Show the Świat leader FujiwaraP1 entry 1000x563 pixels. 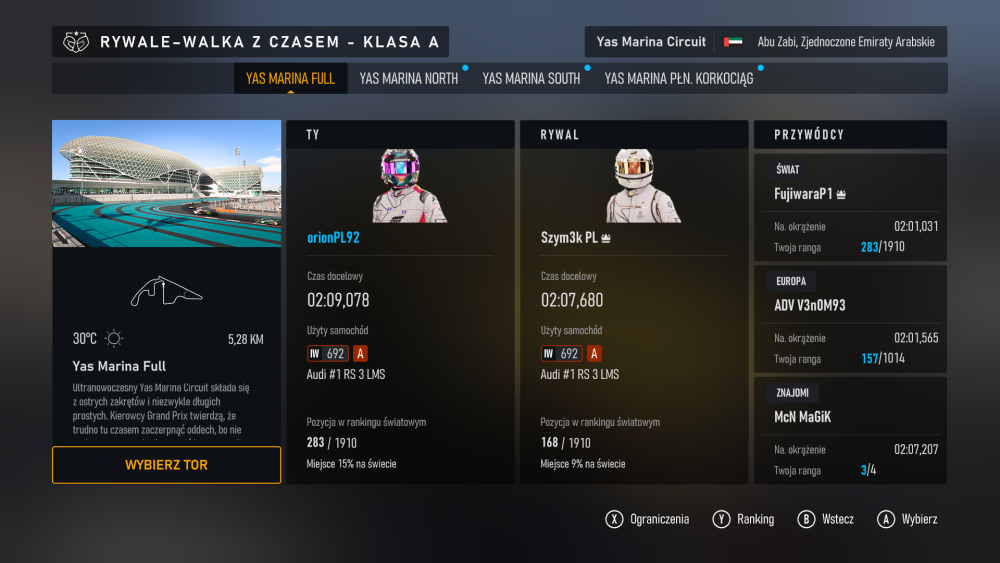tap(849, 208)
